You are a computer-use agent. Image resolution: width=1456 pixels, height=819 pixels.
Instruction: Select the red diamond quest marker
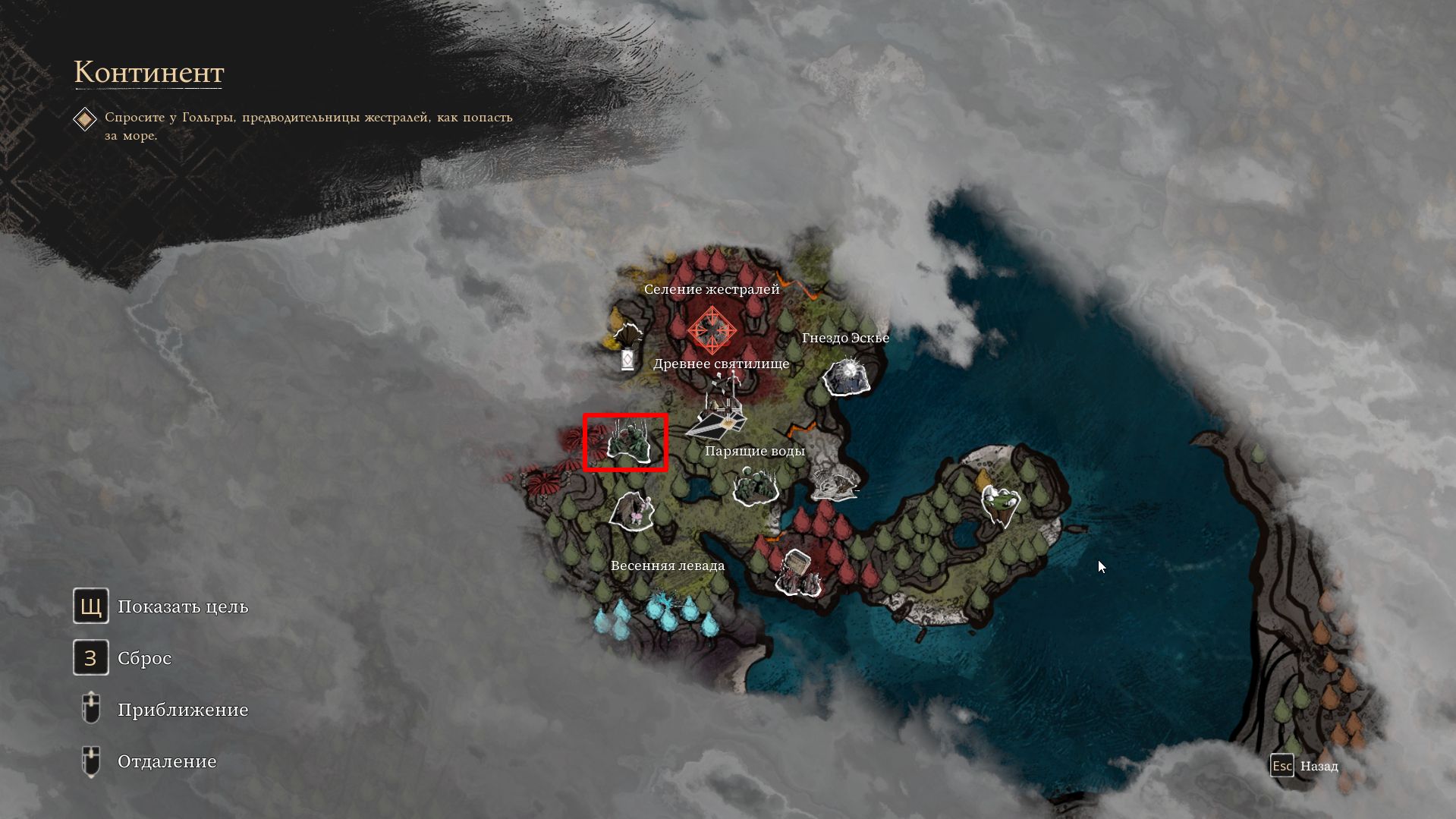[x=712, y=329]
